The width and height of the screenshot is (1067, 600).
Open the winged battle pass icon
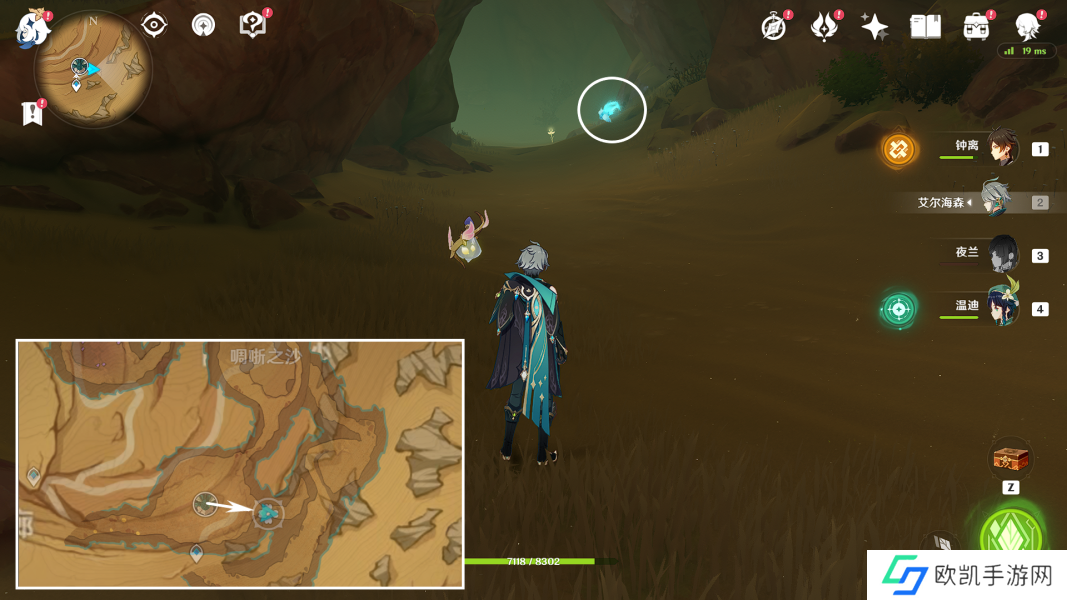tap(824, 27)
